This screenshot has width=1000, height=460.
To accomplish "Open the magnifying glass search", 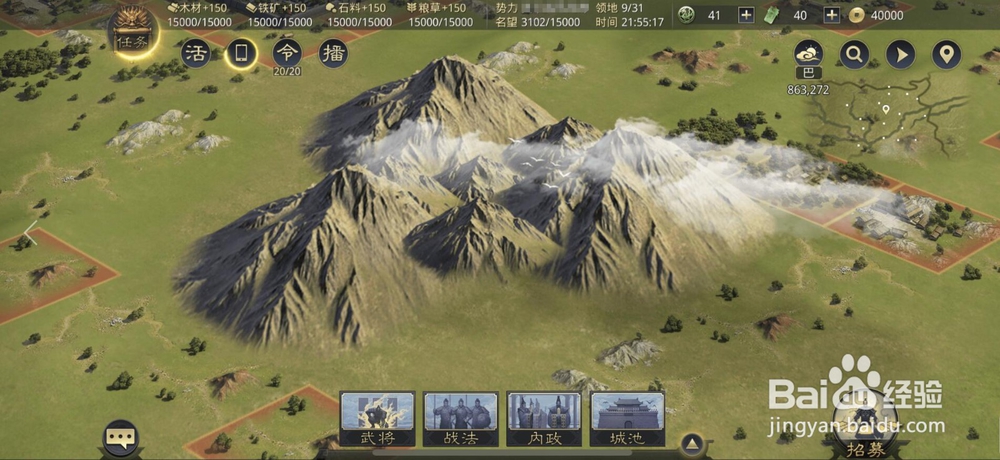I will (x=854, y=54).
